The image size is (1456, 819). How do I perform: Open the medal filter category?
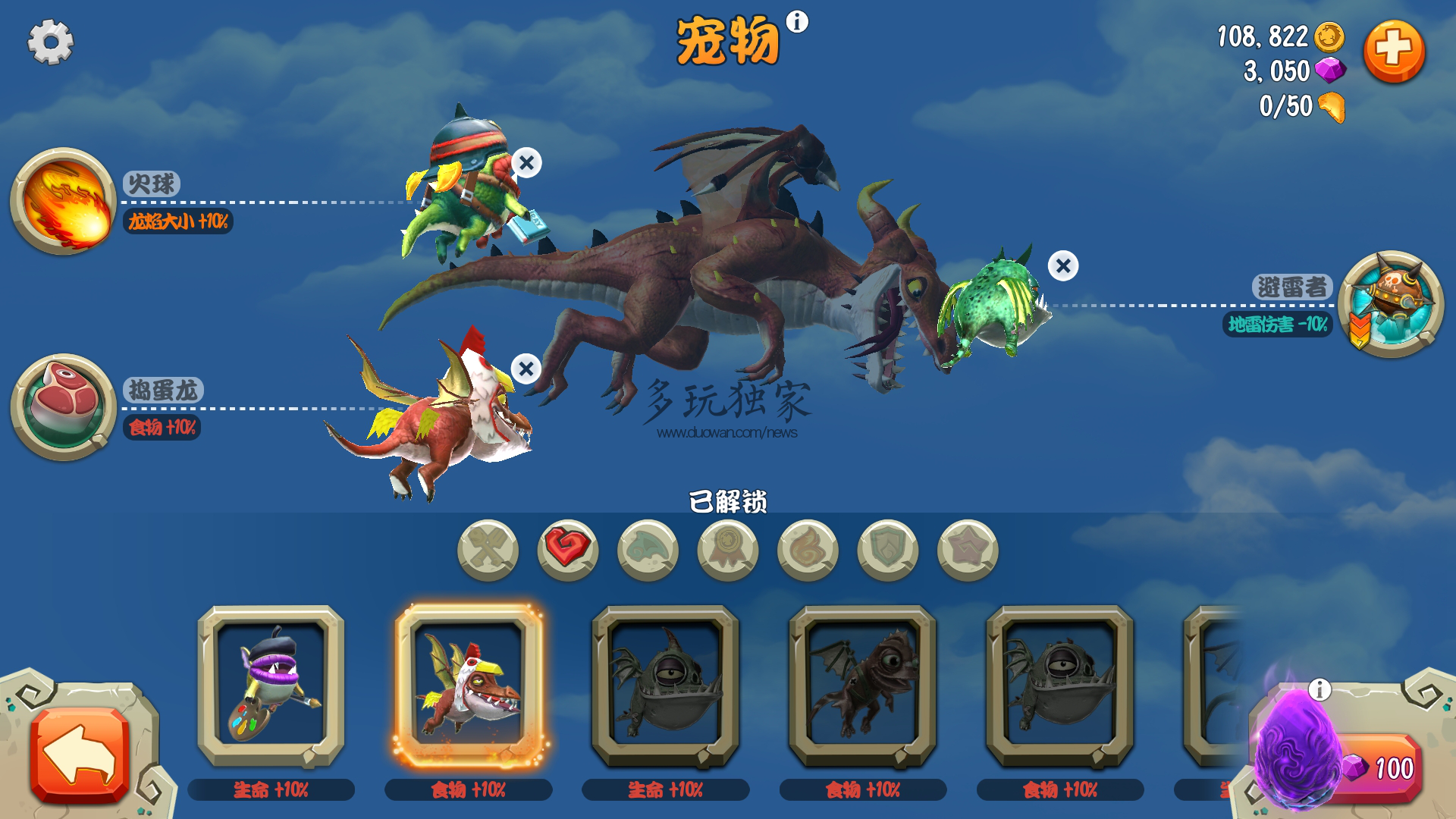(726, 551)
